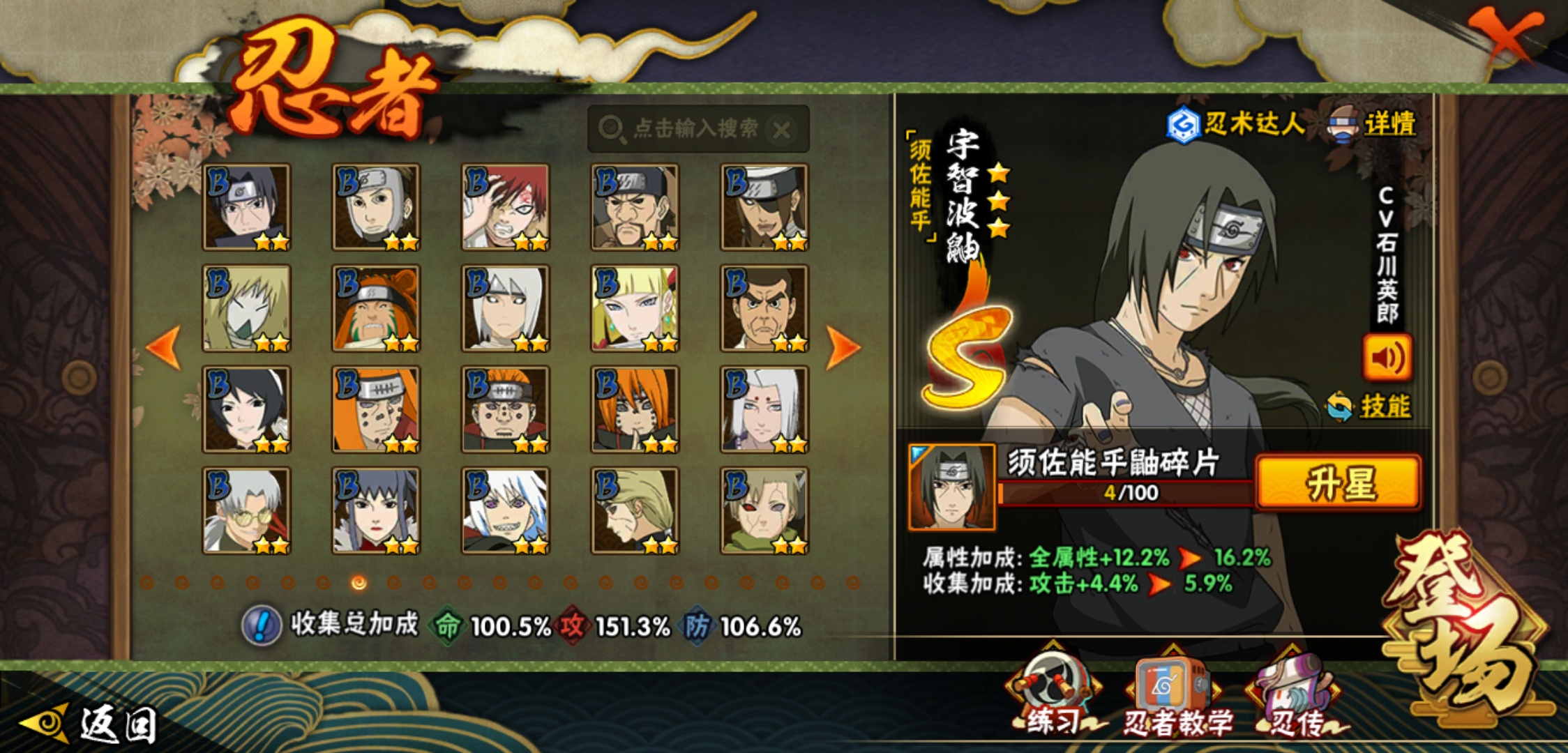The height and width of the screenshot is (753, 1568).
Task: Go to the next ninja page arrow
Action: (x=842, y=347)
